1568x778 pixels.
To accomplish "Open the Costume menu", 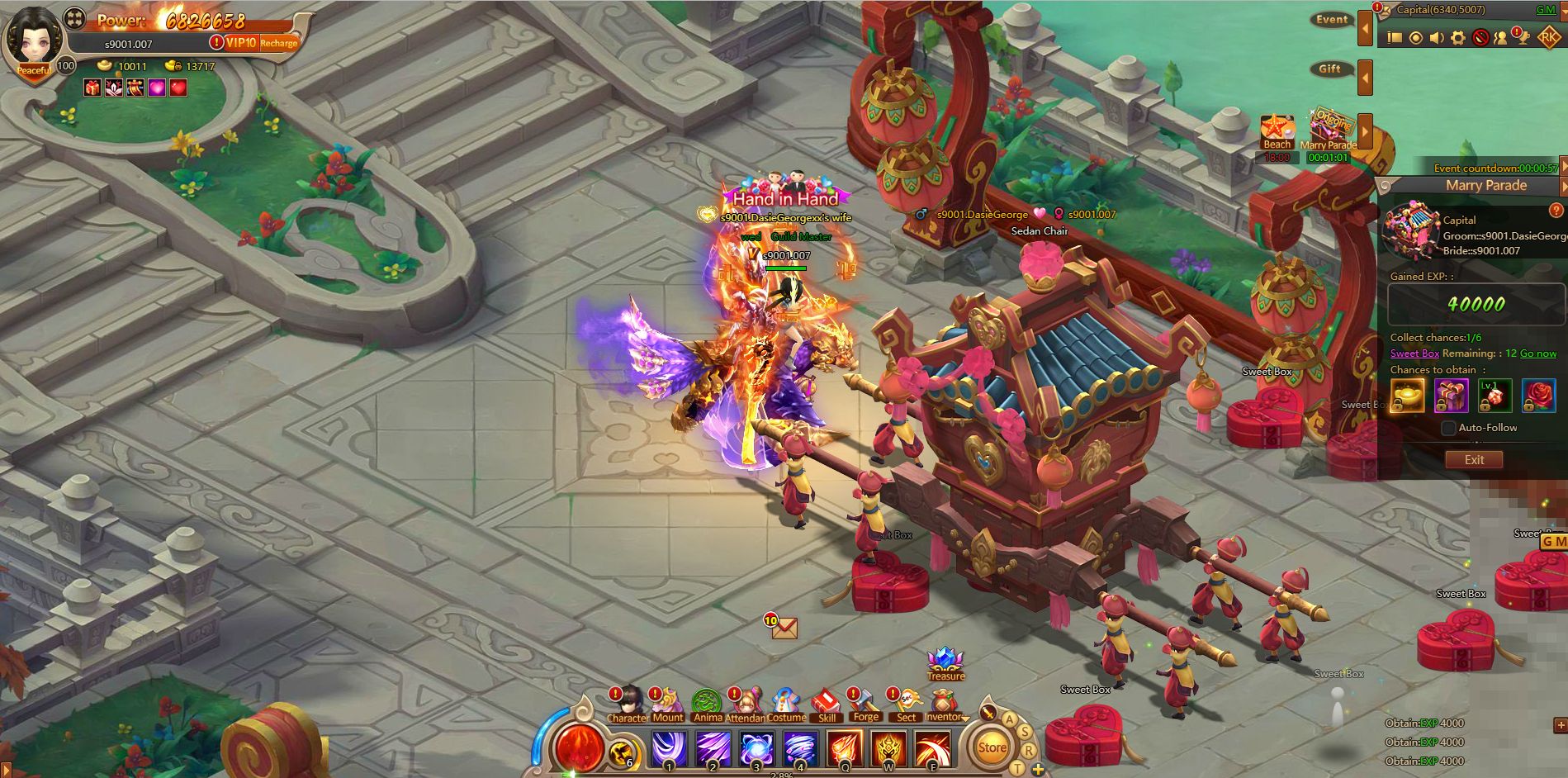I will pos(786,704).
